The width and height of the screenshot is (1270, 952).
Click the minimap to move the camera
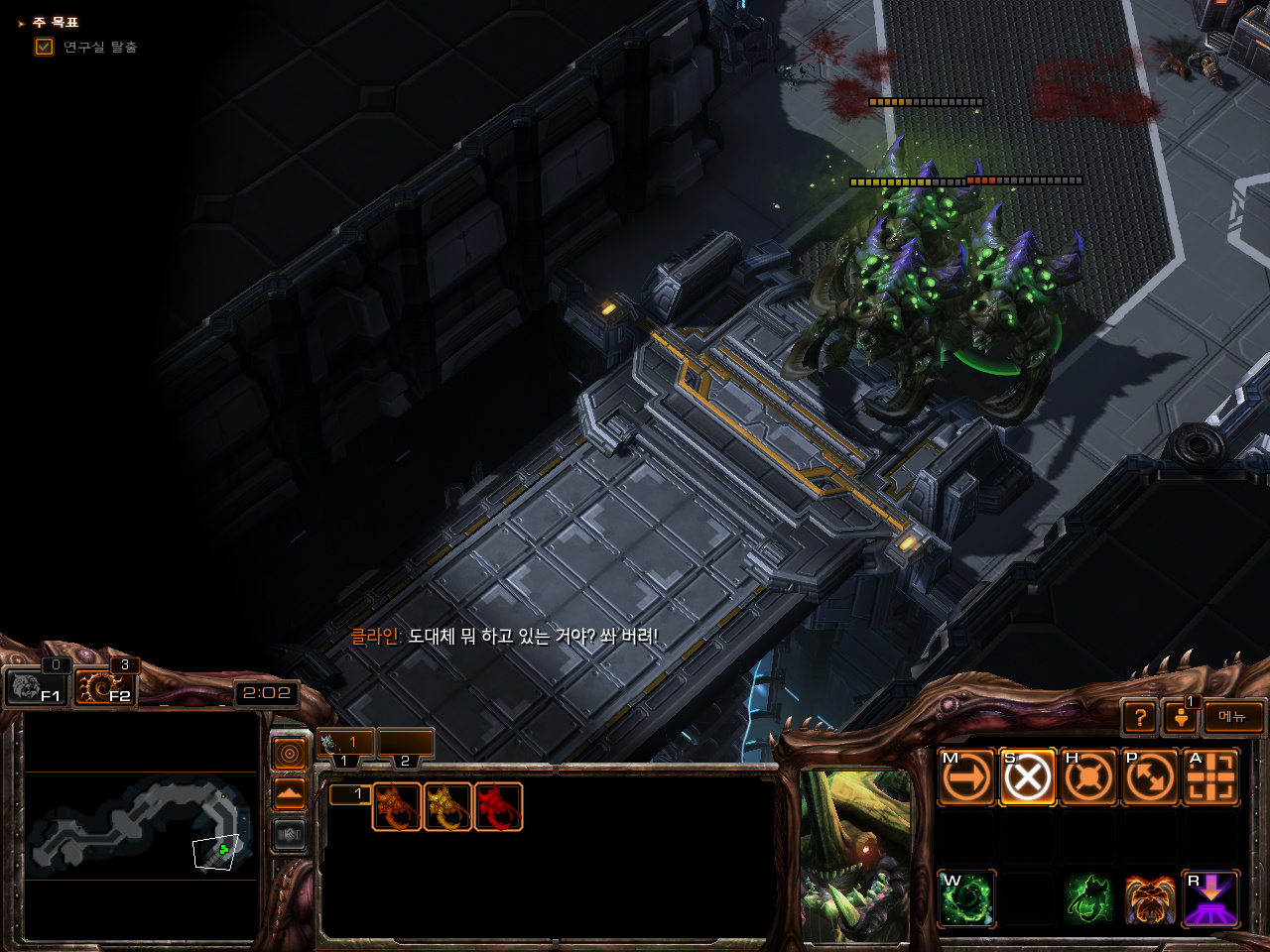click(139, 825)
